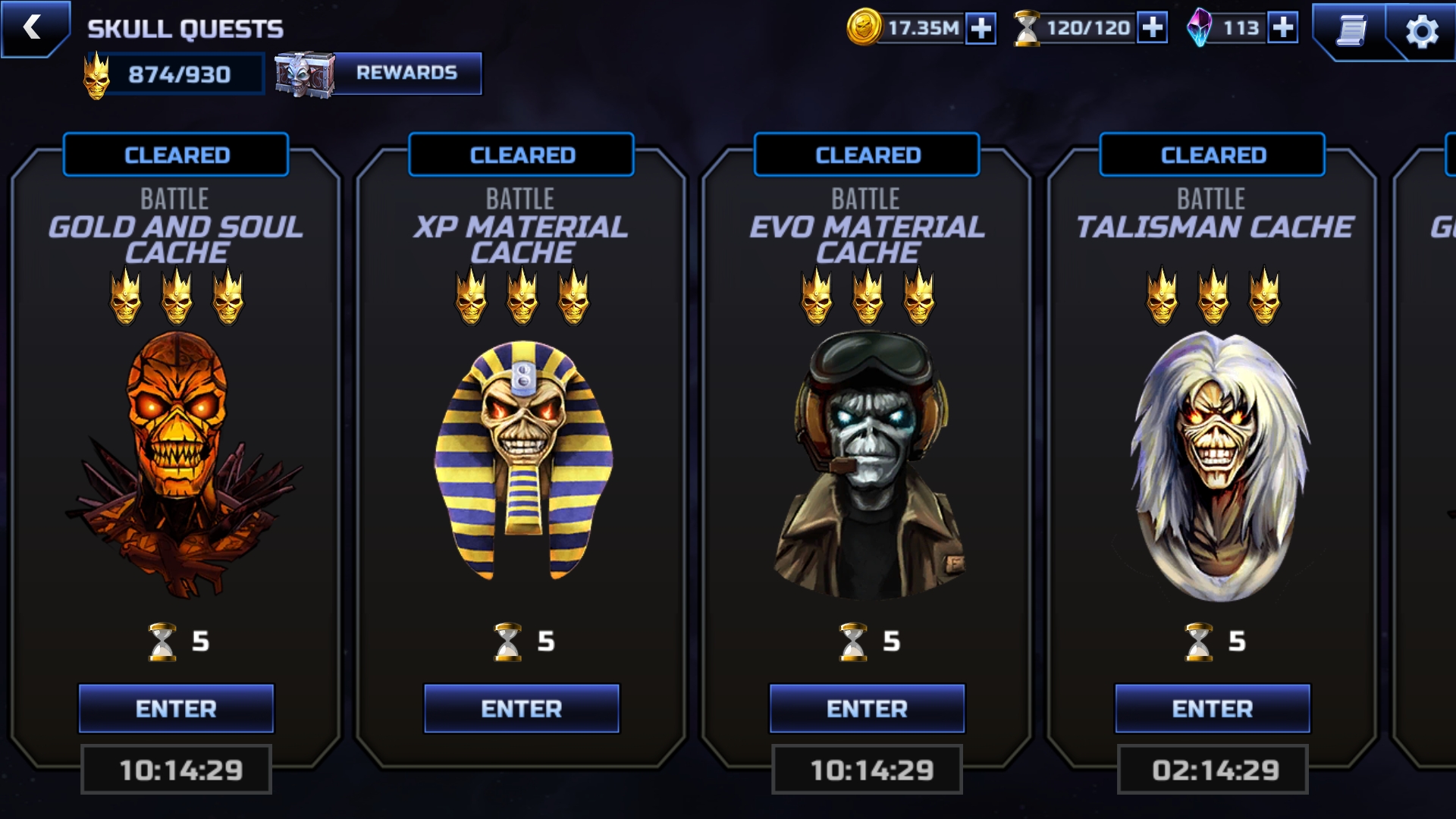
Task: Enter the Gold and Soul Cache battle
Action: (x=176, y=708)
